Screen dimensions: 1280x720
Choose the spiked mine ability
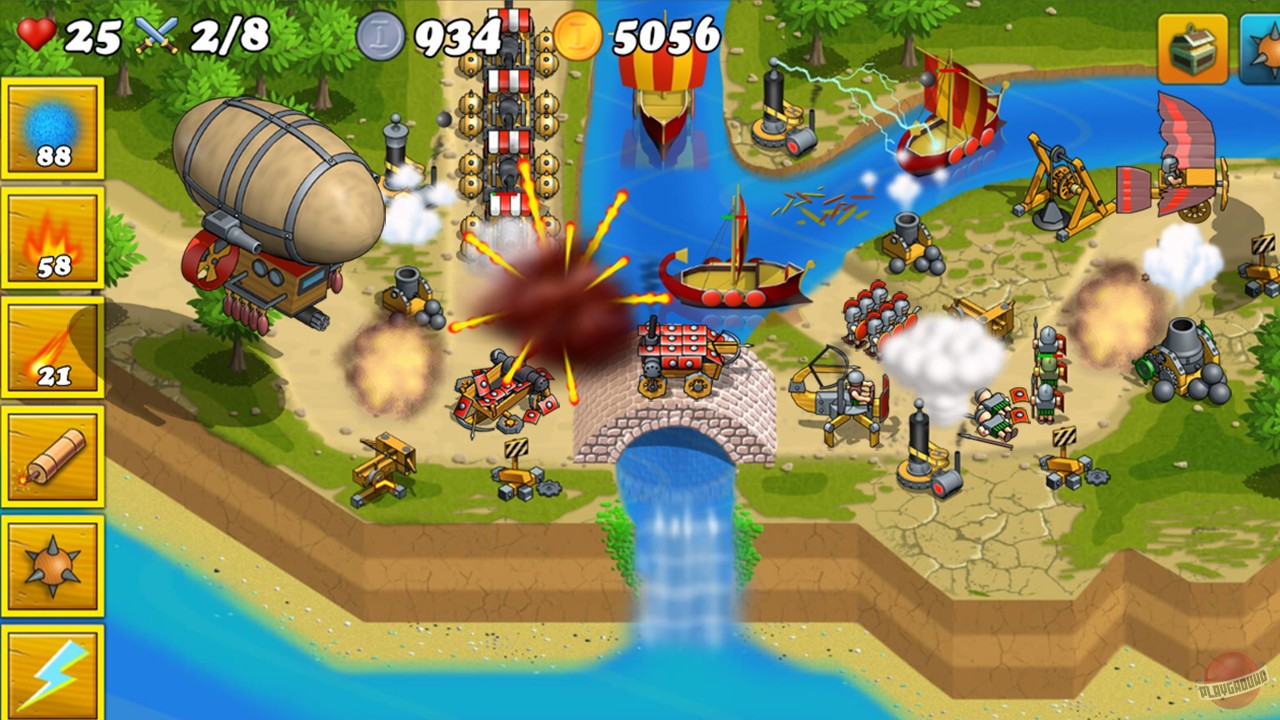pyautogui.click(x=52, y=562)
